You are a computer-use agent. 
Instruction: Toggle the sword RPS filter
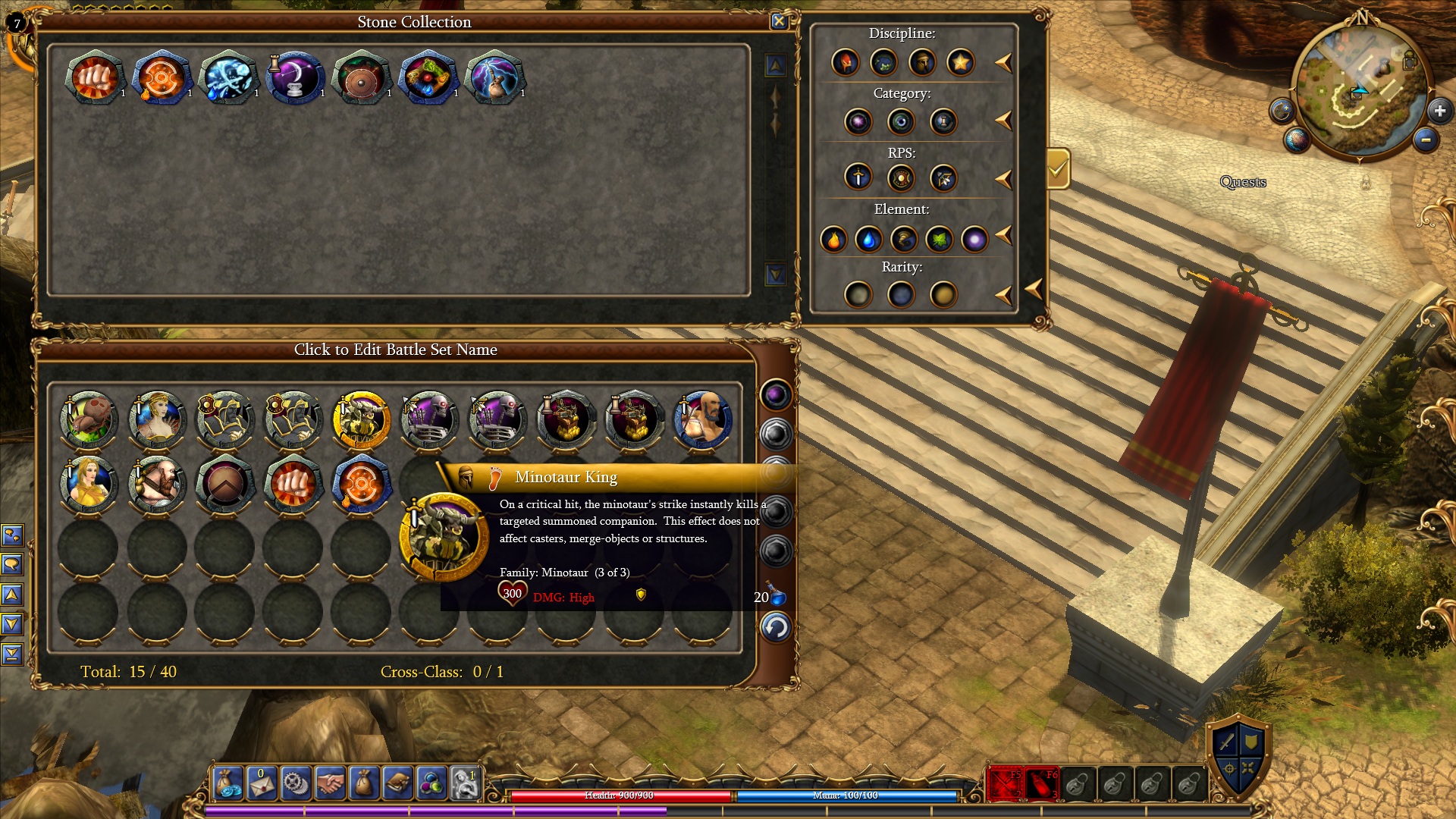click(858, 177)
